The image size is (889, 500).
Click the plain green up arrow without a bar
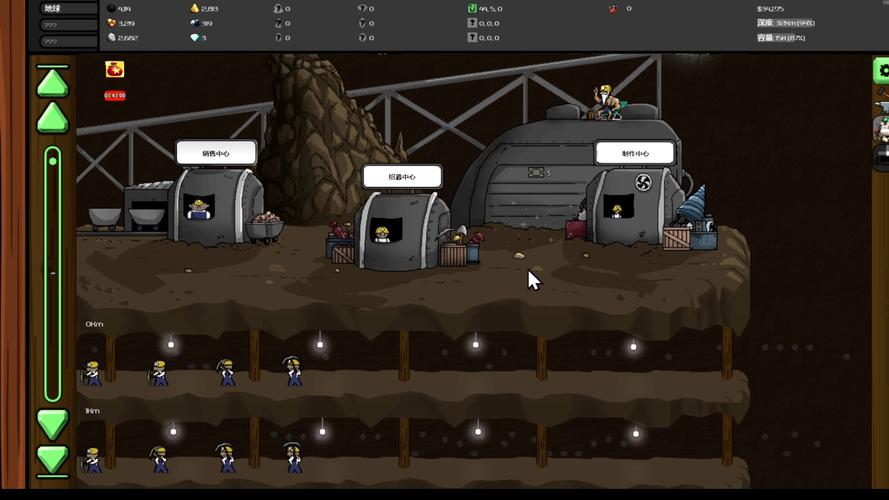(x=52, y=119)
